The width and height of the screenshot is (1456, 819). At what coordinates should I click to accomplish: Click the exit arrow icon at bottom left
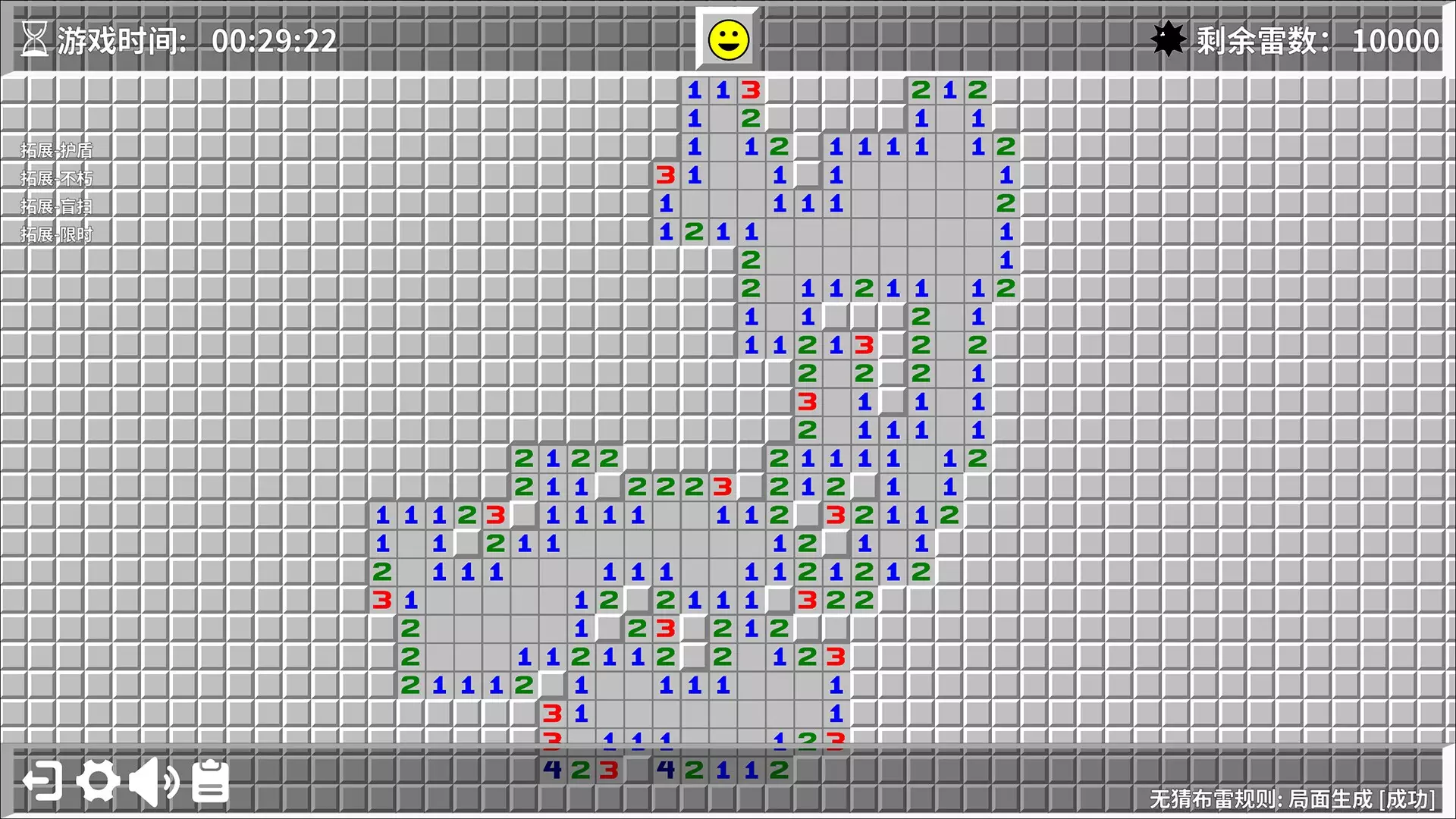click(42, 780)
